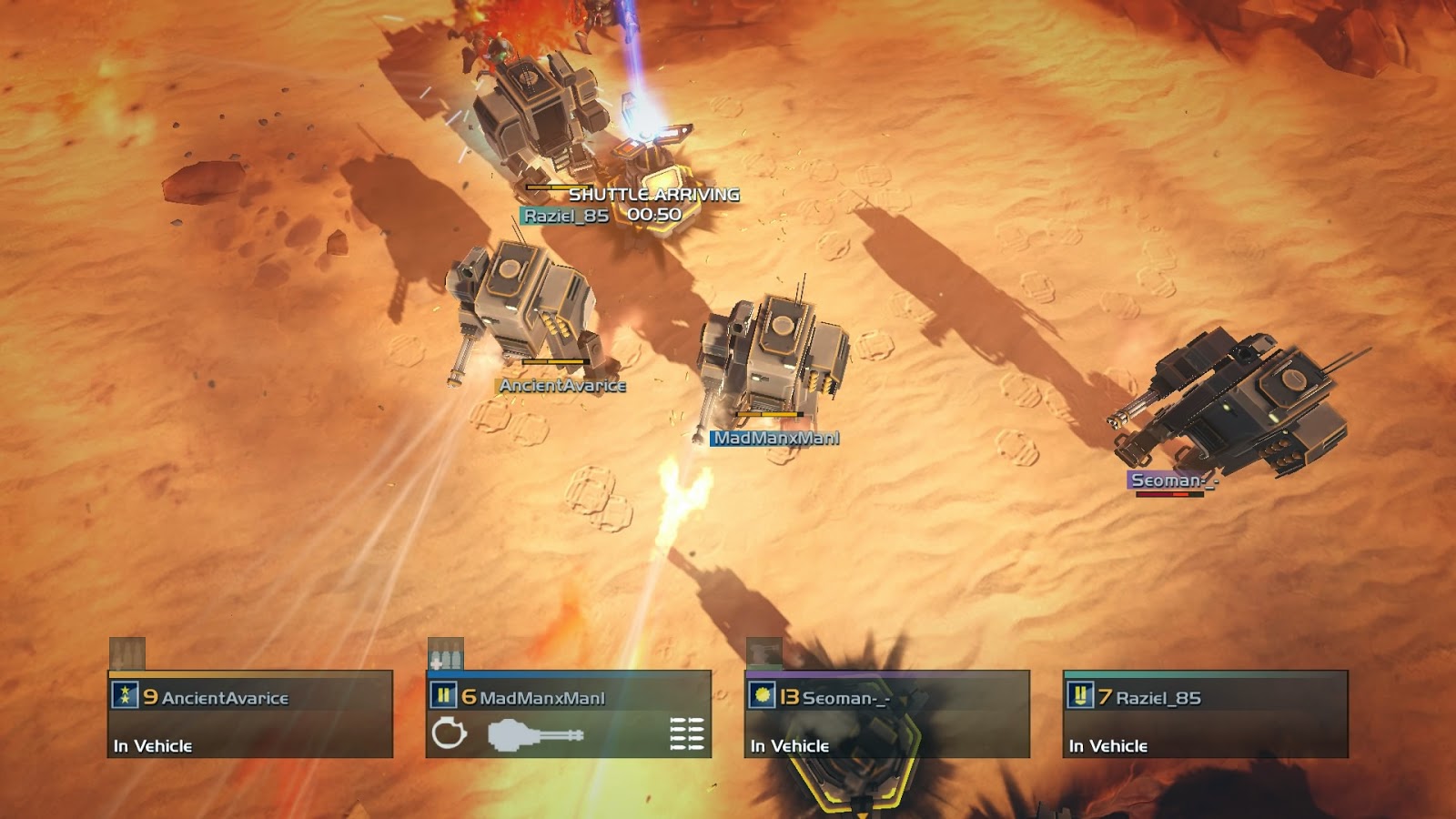Select AncientAvarice's player panel
The width and height of the screenshot is (1456, 819).
[x=250, y=715]
